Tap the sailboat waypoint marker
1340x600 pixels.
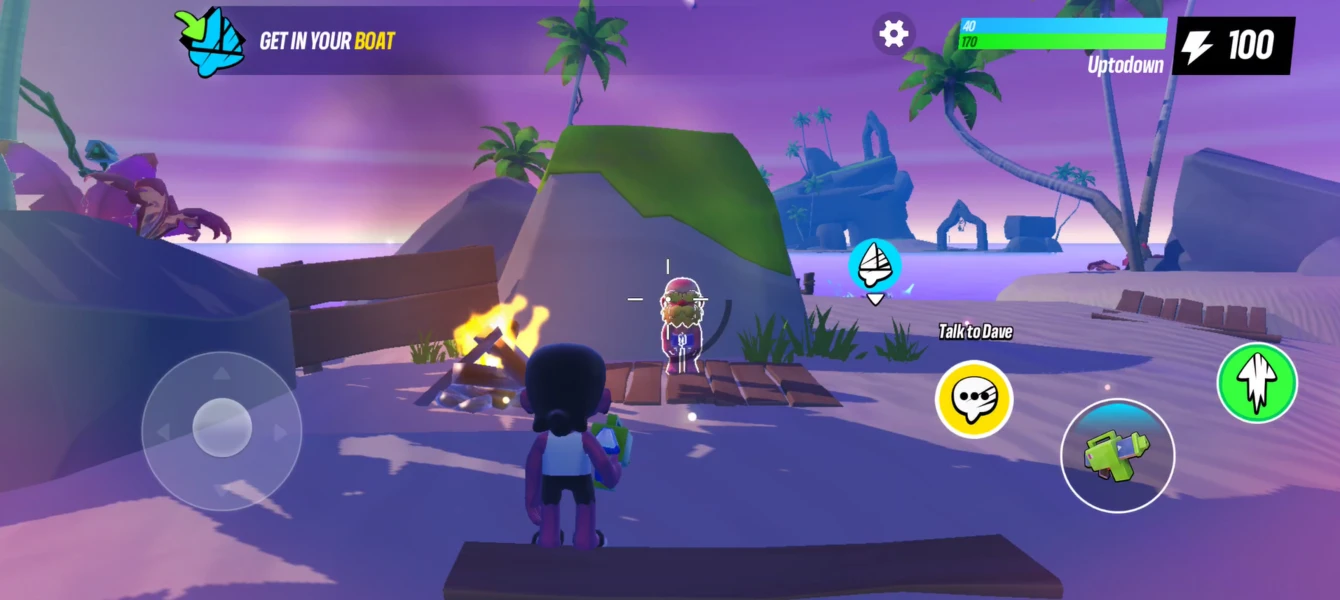click(874, 265)
